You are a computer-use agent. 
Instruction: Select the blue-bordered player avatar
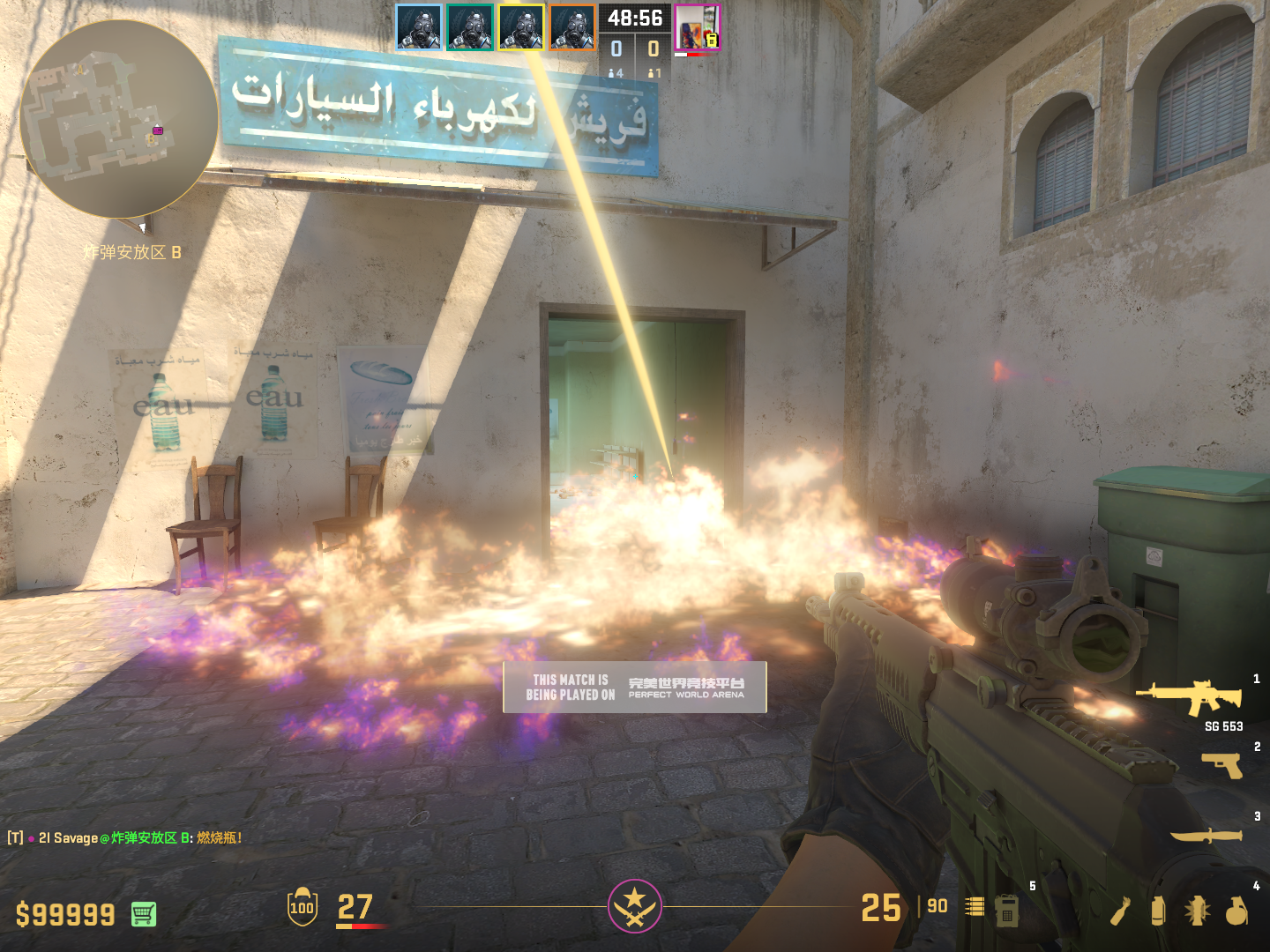418,27
